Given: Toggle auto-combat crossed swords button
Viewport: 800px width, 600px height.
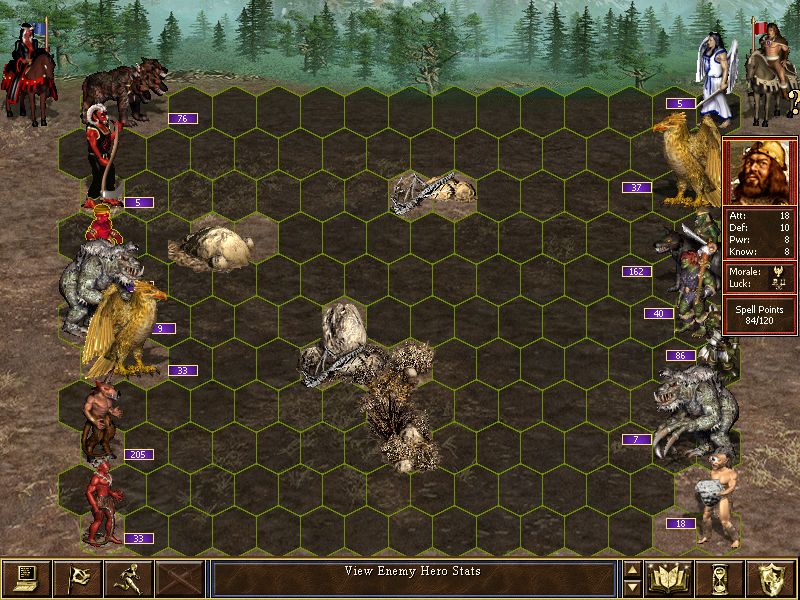Looking at the screenshot, I should click(x=180, y=578).
